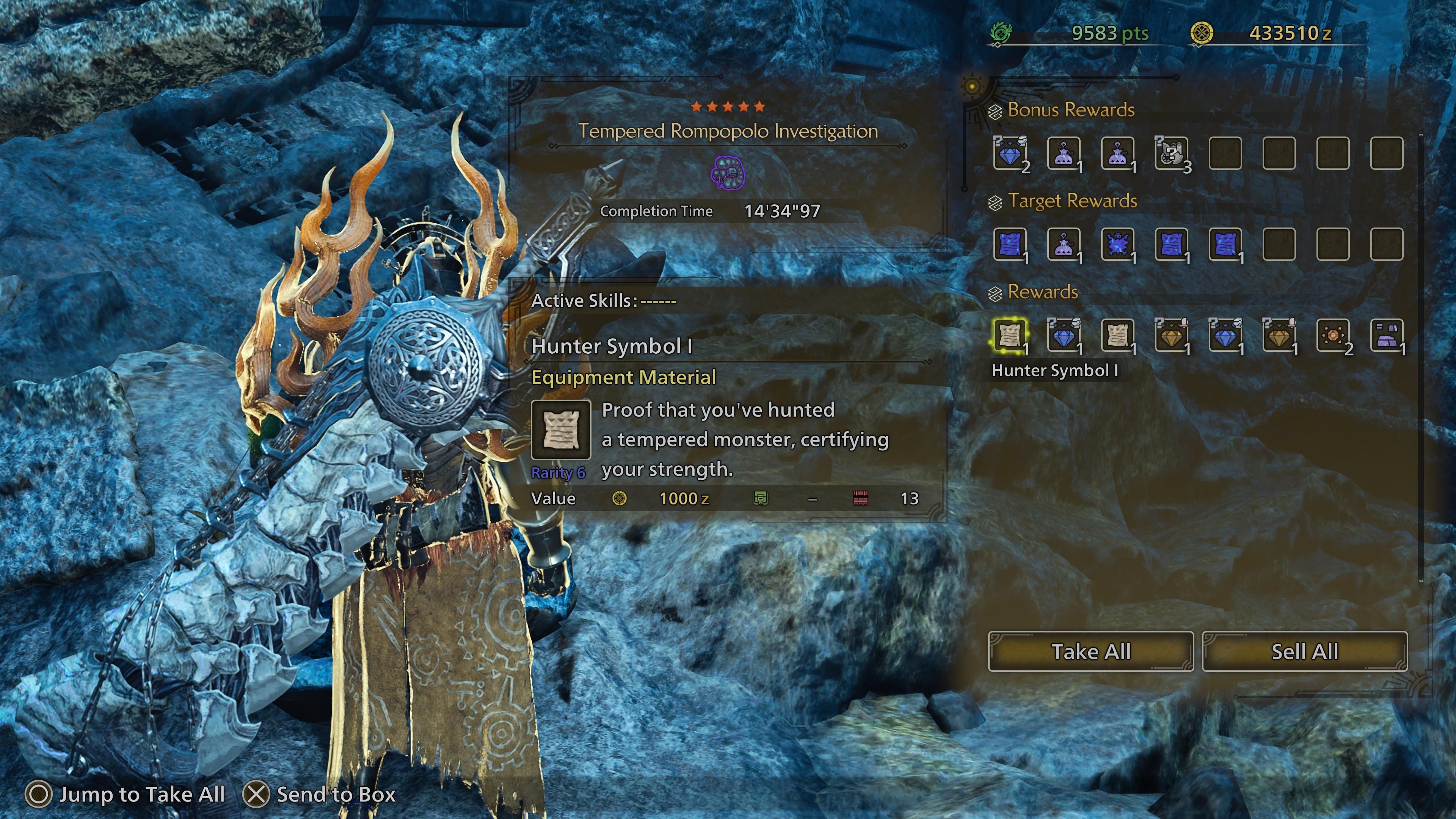
Task: Select the highlighted Hunter Symbol I reward slot
Action: [x=1009, y=335]
